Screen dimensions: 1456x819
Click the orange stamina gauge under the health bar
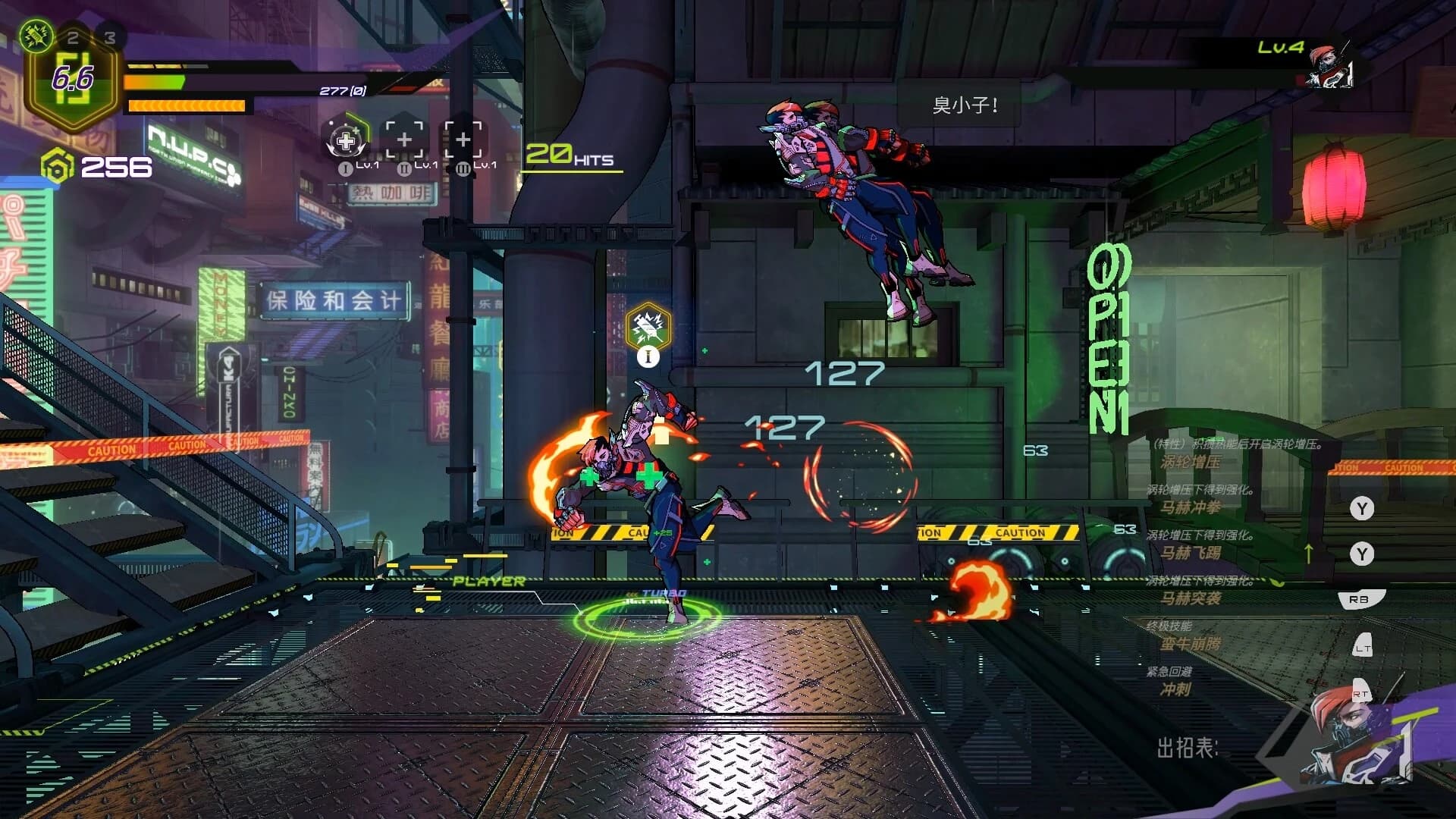click(x=186, y=104)
